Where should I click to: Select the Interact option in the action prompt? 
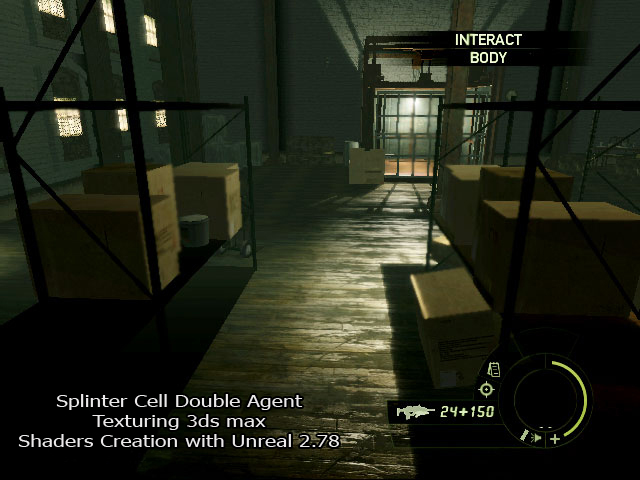[488, 40]
